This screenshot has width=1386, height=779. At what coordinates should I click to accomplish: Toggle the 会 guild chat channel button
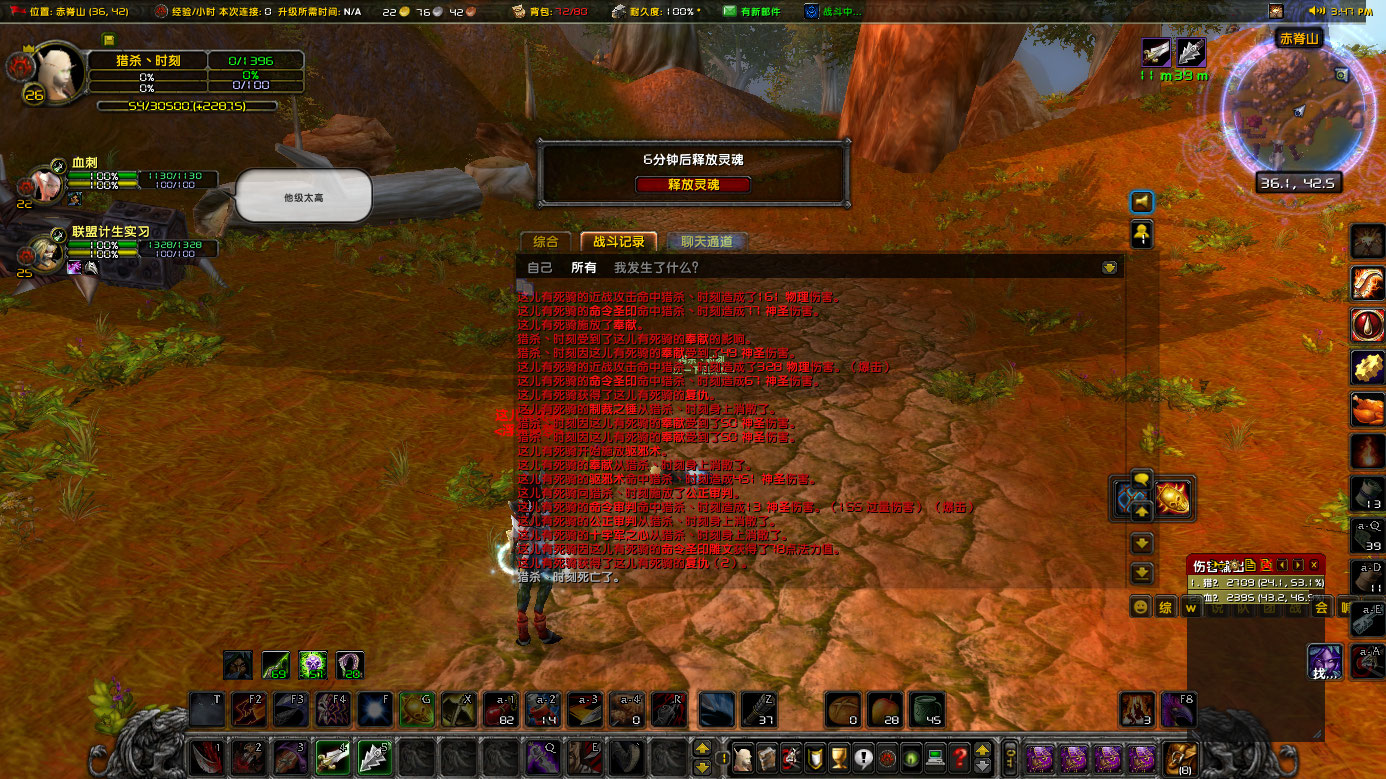point(1322,607)
